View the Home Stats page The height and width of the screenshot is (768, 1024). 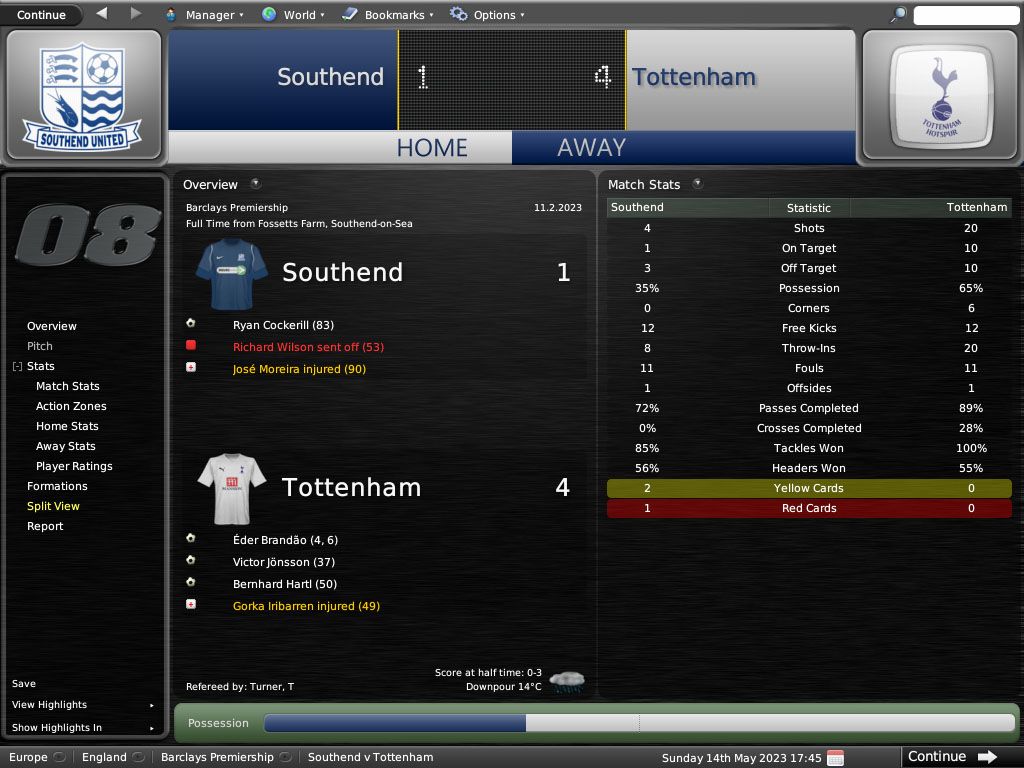point(67,426)
